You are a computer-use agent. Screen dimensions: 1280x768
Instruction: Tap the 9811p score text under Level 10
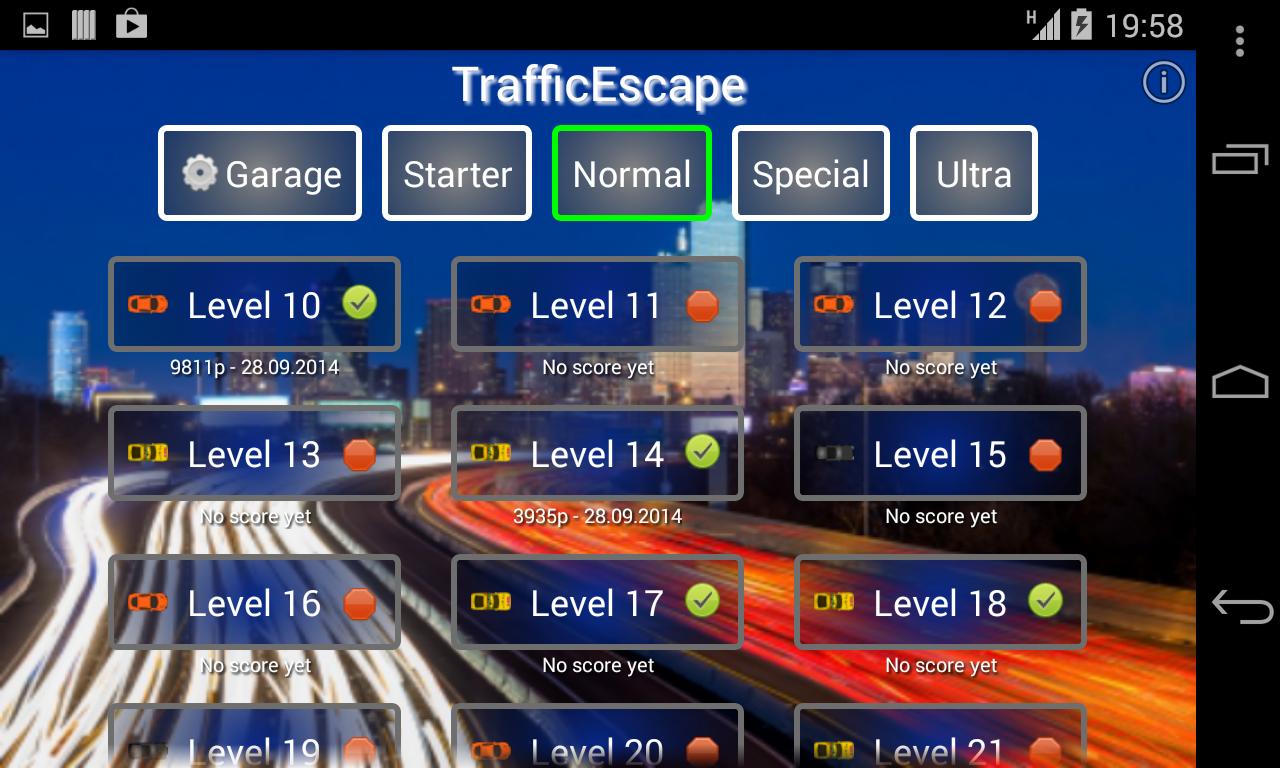pos(254,367)
